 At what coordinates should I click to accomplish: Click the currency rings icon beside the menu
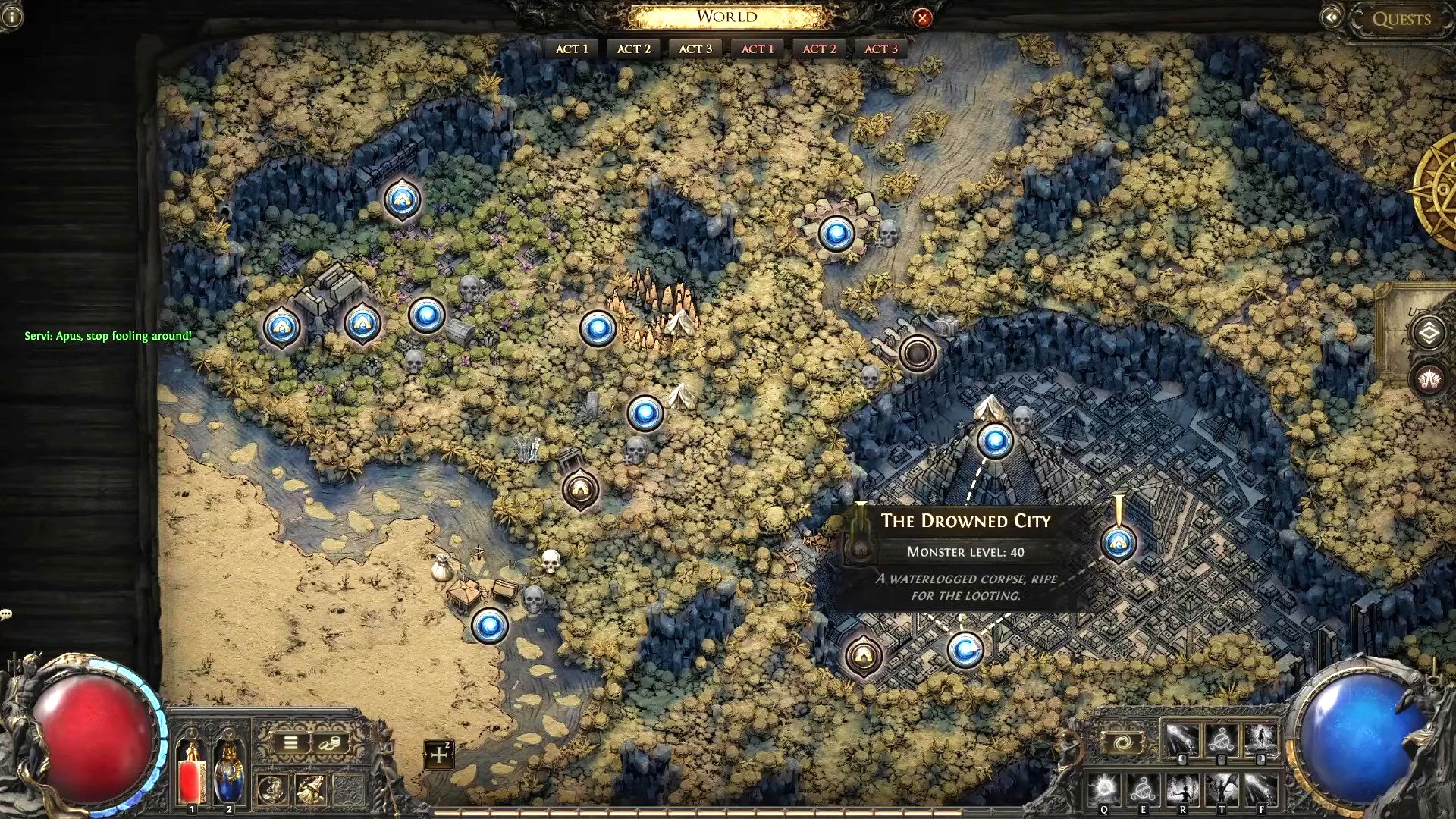(330, 742)
